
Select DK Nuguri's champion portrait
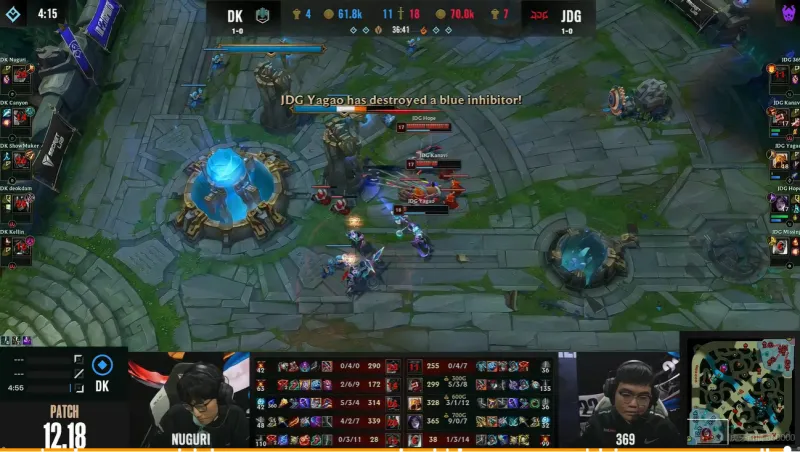click(22, 74)
